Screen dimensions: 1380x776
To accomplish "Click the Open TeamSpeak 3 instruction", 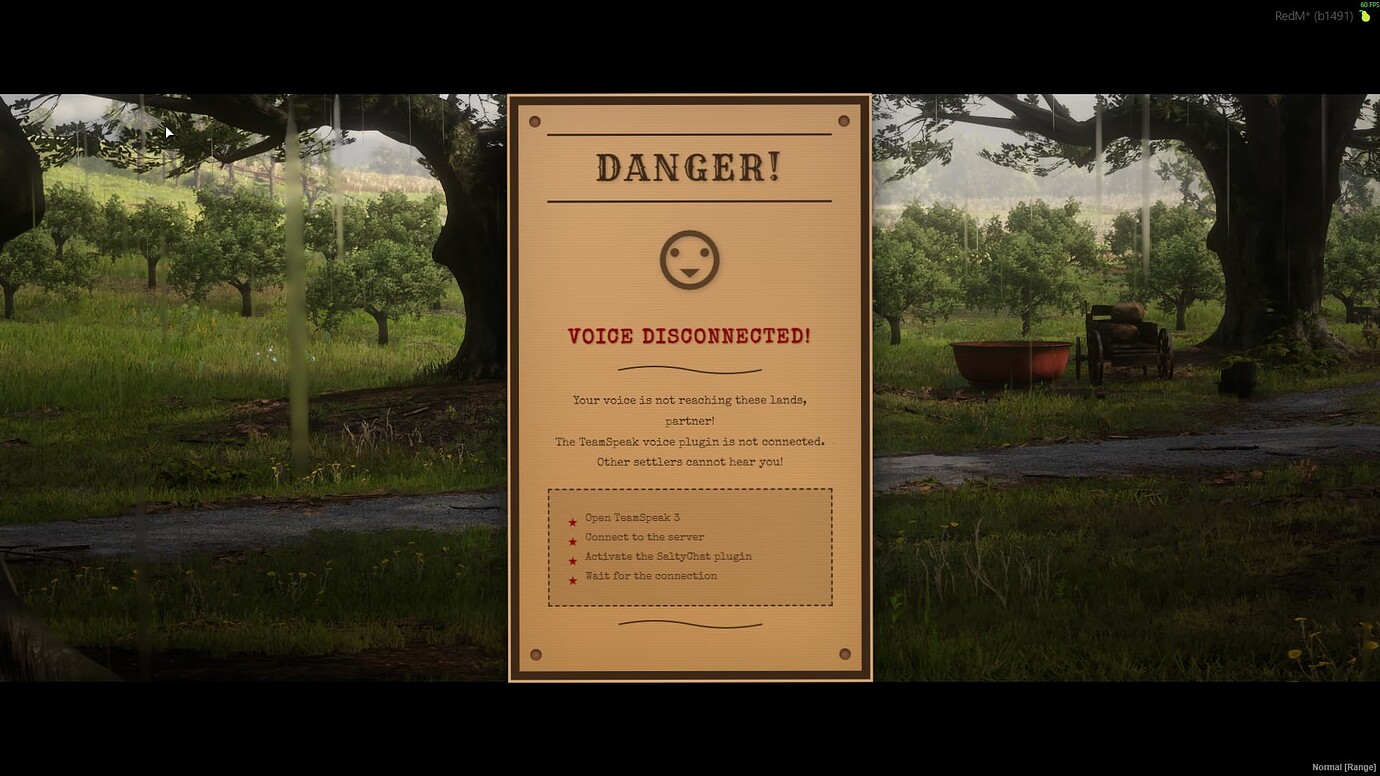I will click(x=631, y=517).
